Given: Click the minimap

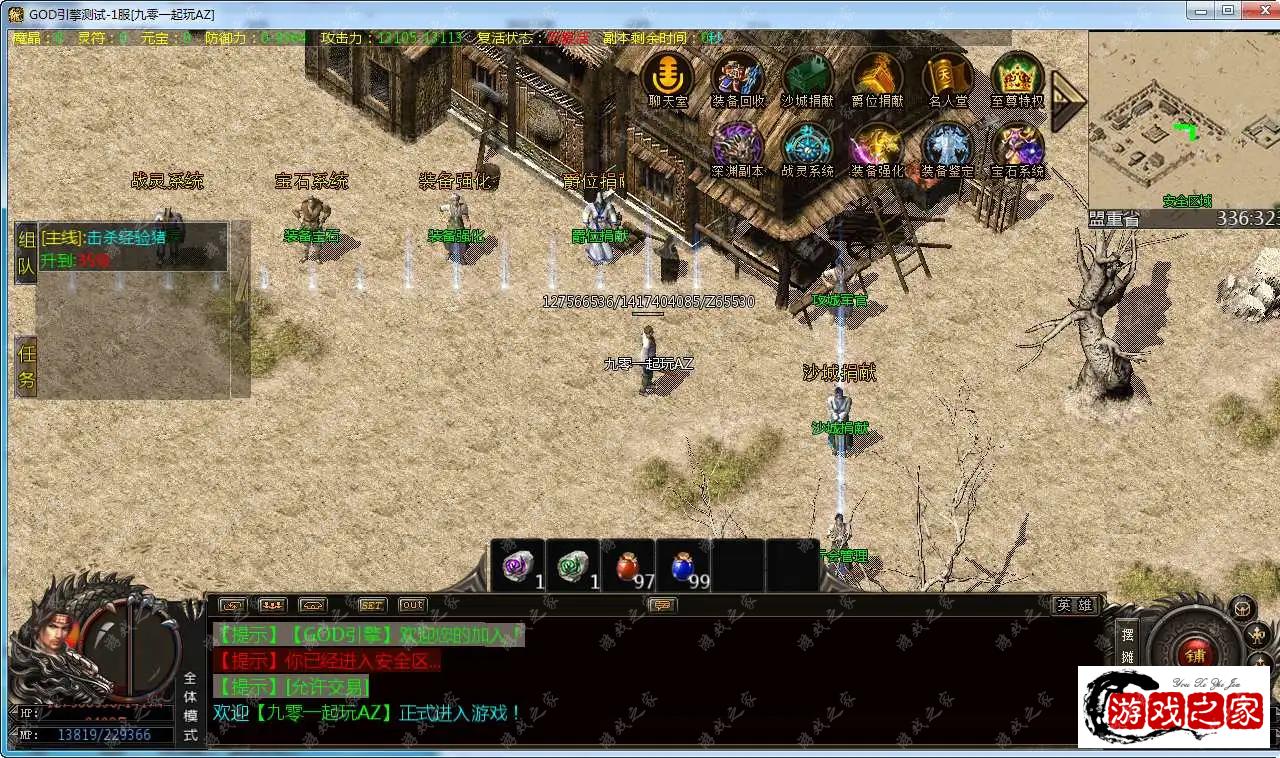Looking at the screenshot, I should 1183,118.
